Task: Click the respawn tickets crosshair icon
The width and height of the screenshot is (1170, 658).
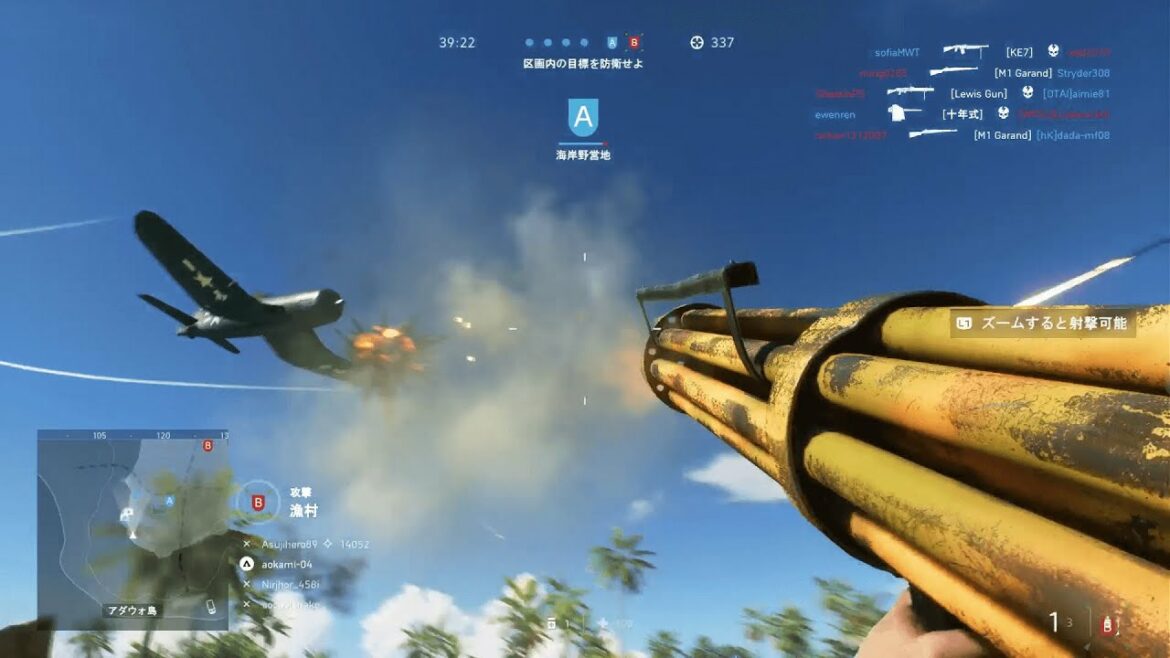Action: [x=697, y=43]
